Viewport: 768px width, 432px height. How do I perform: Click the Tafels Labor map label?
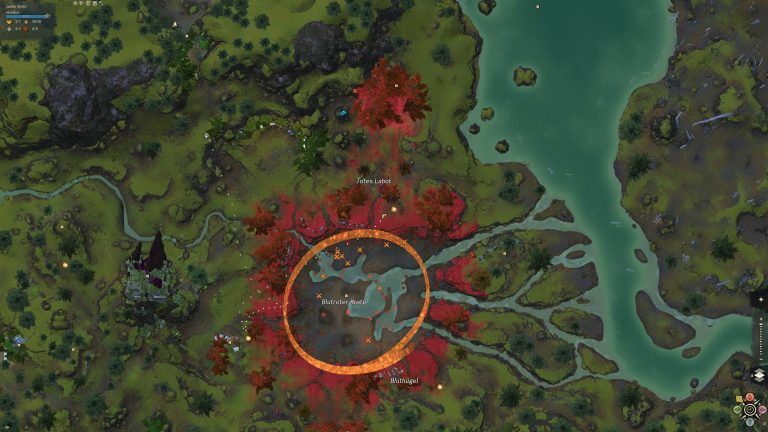(x=373, y=181)
